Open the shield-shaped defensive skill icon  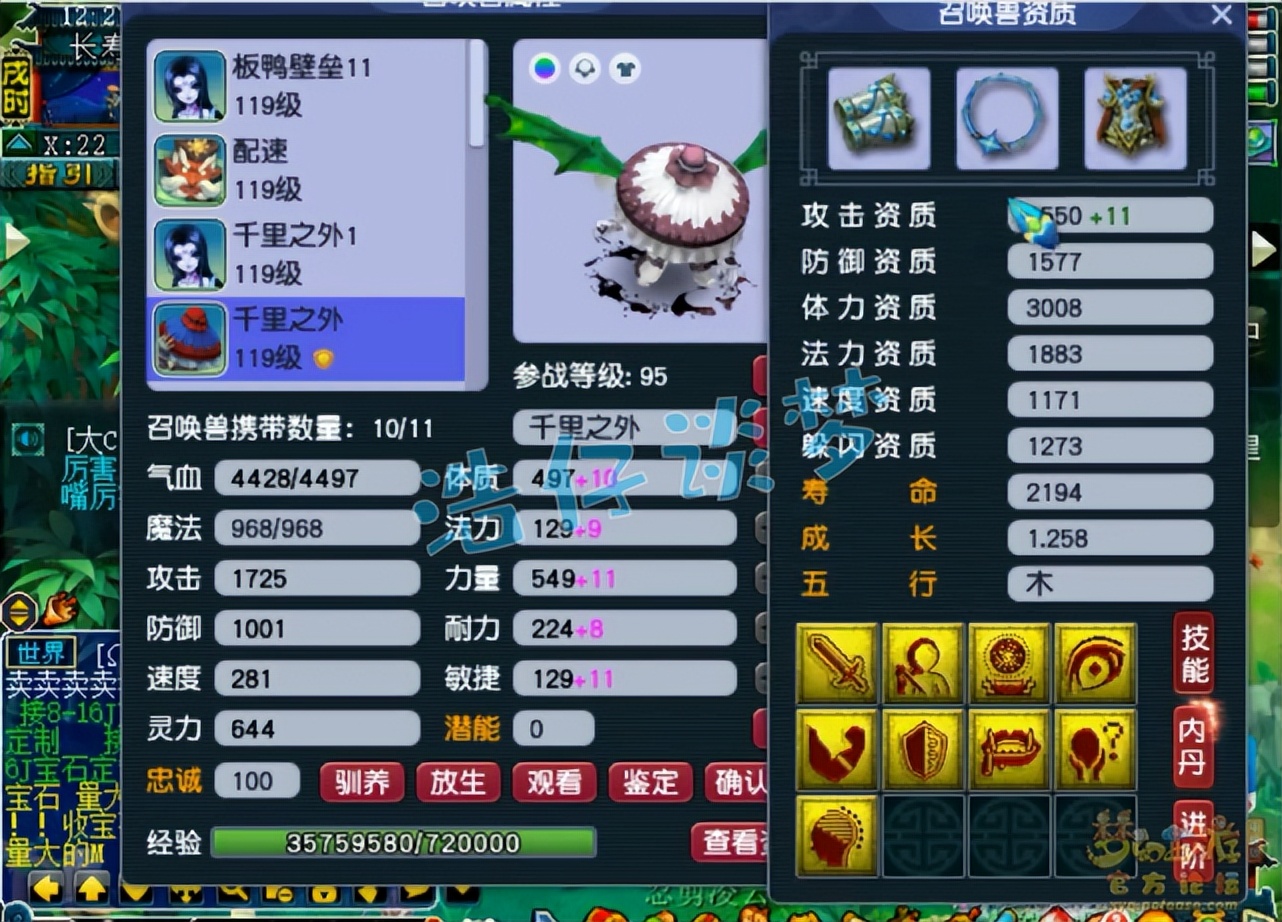click(923, 748)
